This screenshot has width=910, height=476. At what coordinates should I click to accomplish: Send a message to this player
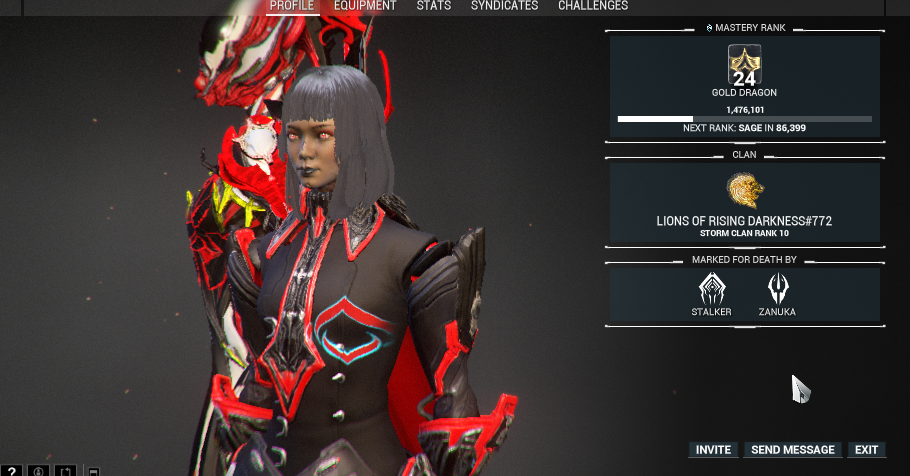coord(793,450)
